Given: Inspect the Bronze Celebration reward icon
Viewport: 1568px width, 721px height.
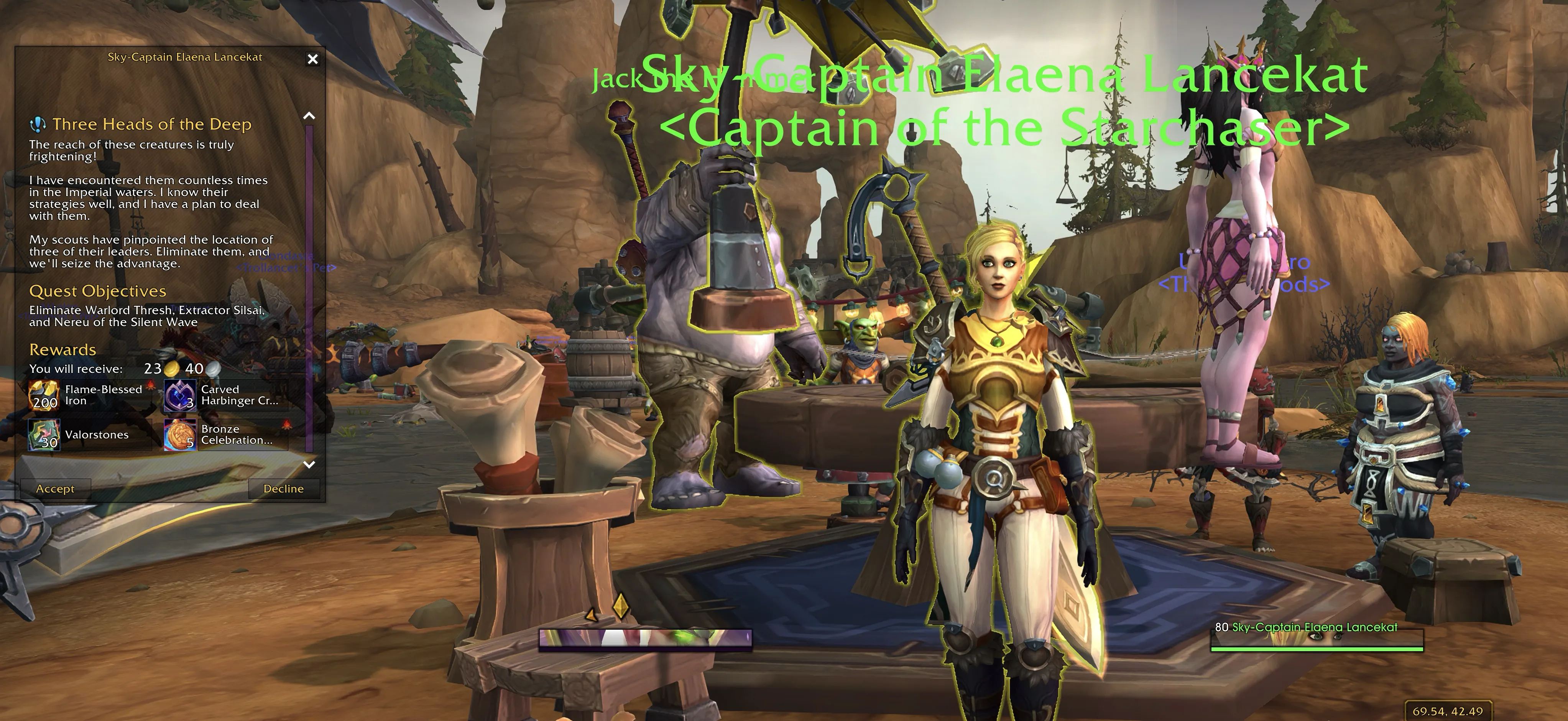Looking at the screenshot, I should click(179, 435).
